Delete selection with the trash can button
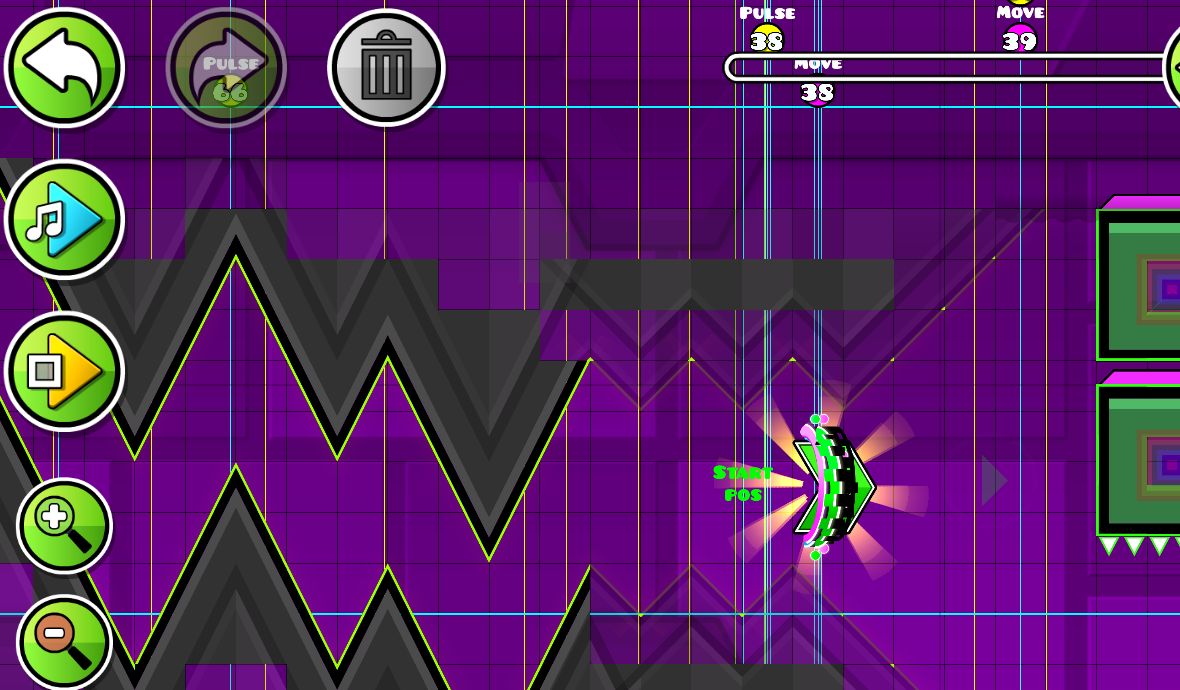 pos(386,67)
